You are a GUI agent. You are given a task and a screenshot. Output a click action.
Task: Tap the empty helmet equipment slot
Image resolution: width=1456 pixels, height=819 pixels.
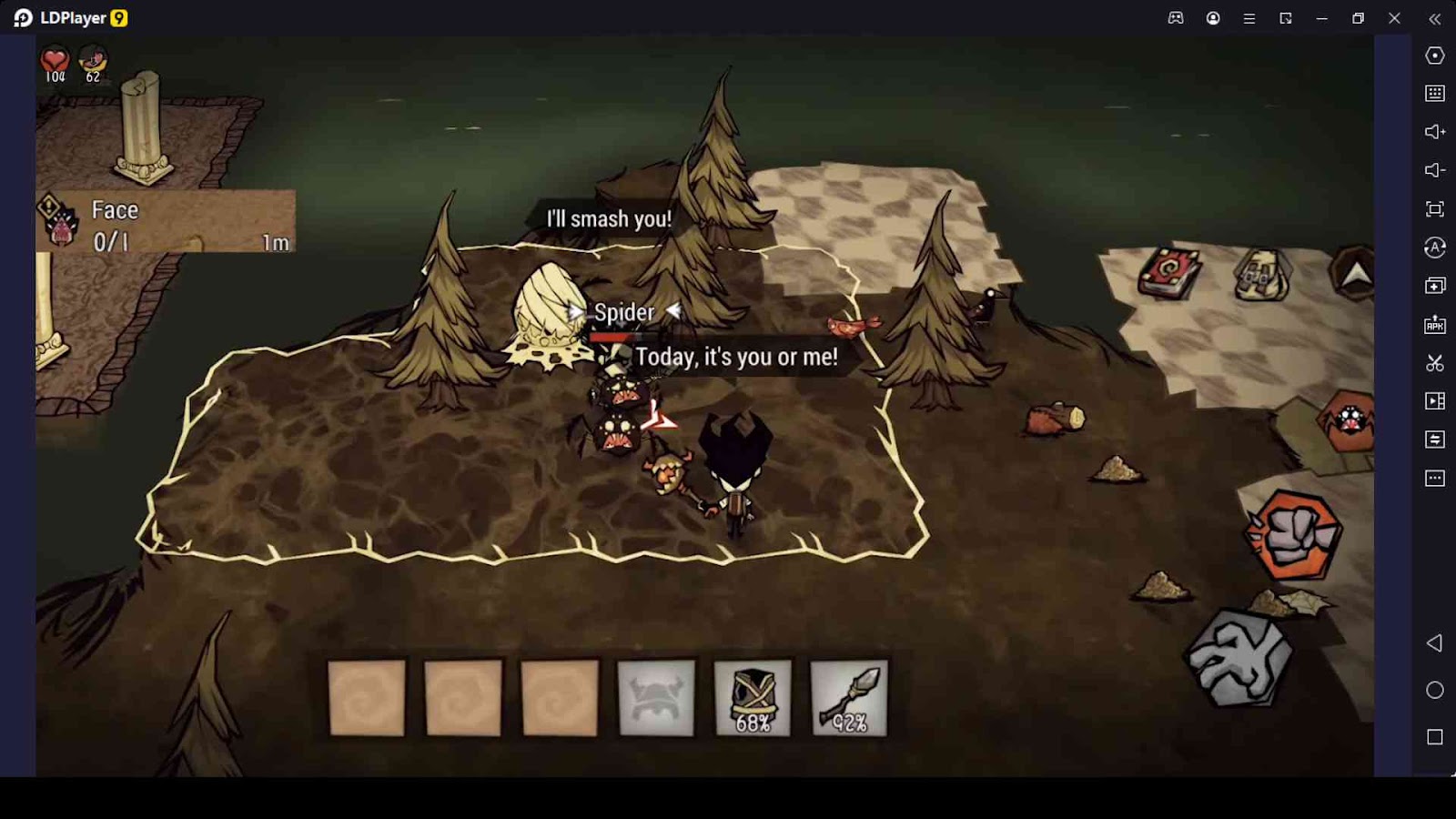(x=656, y=698)
